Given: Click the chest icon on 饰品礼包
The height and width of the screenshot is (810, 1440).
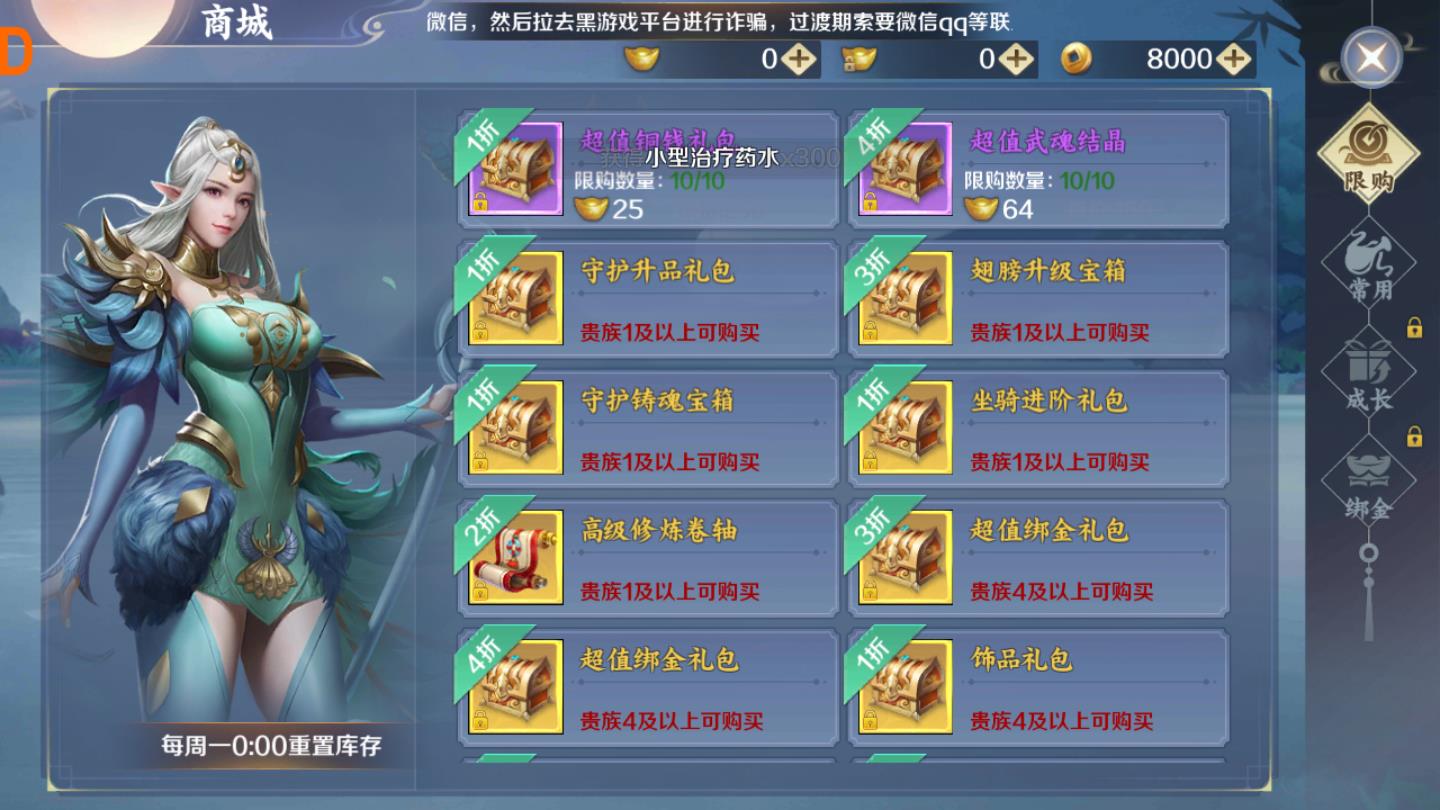Looking at the screenshot, I should pyautogui.click(x=908, y=686).
